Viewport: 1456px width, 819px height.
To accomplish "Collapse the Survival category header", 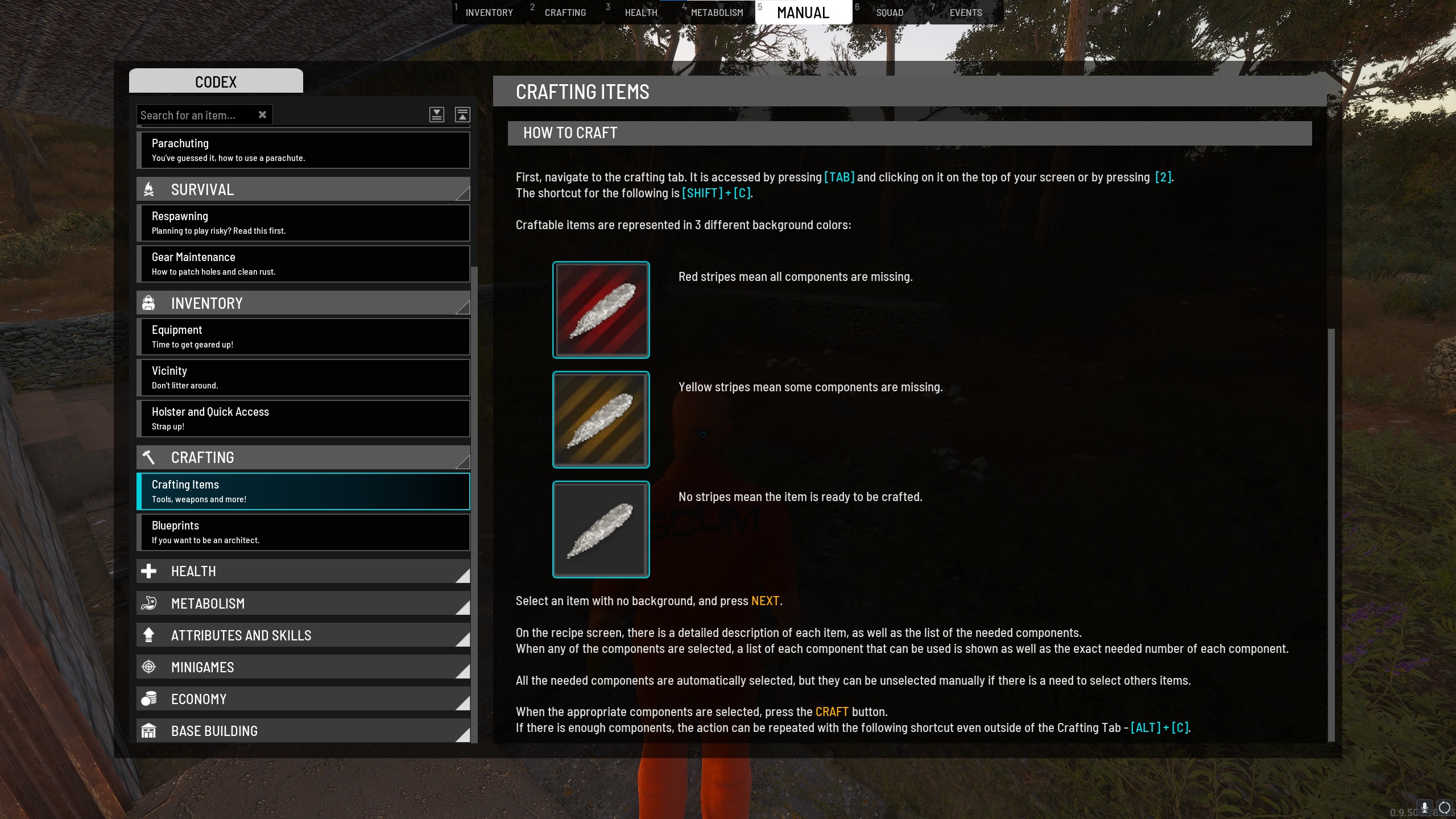I will pos(303,189).
